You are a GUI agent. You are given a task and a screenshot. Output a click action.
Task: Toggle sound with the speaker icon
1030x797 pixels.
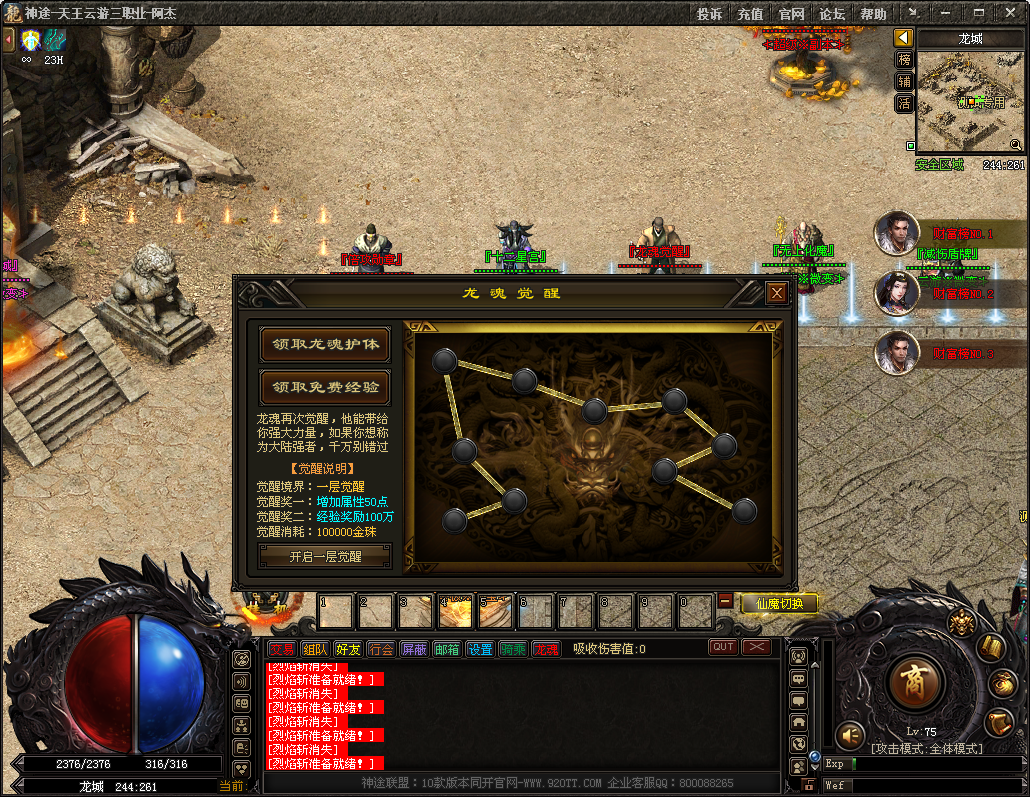[850, 736]
